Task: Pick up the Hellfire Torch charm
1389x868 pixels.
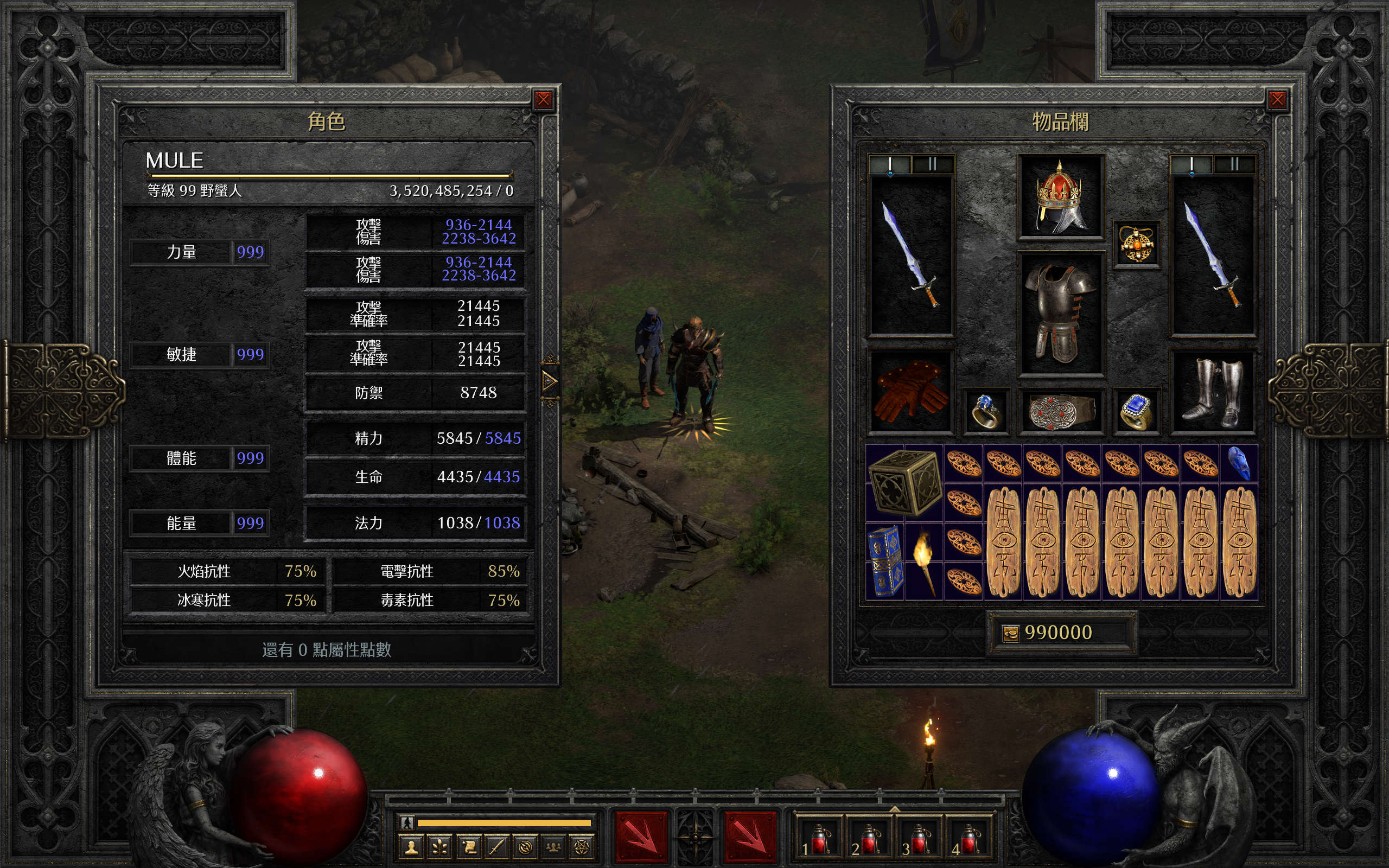Action: [x=924, y=560]
